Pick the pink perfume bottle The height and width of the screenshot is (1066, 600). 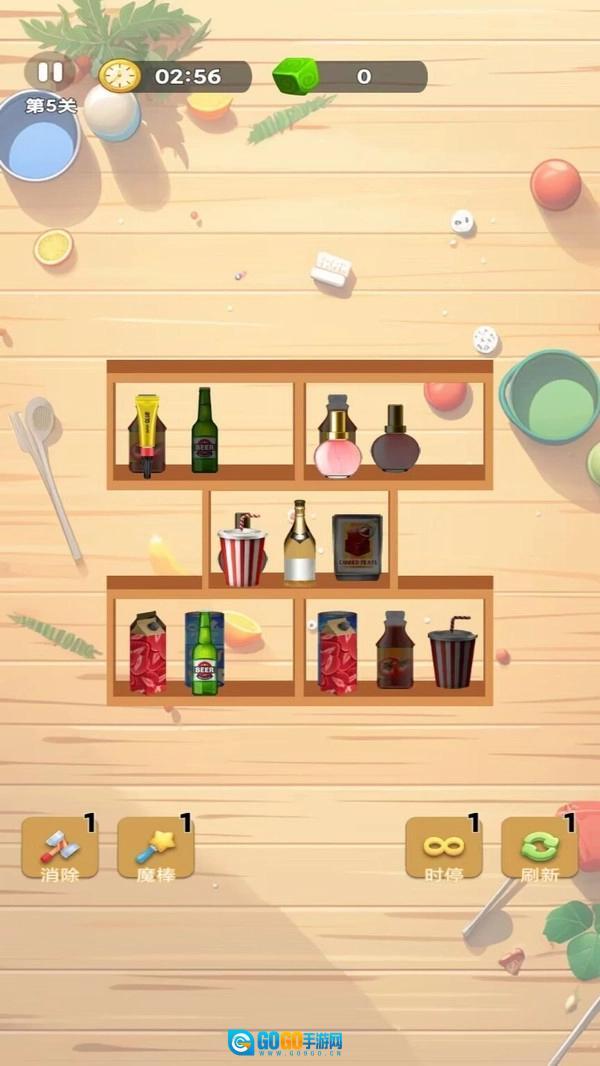337,439
